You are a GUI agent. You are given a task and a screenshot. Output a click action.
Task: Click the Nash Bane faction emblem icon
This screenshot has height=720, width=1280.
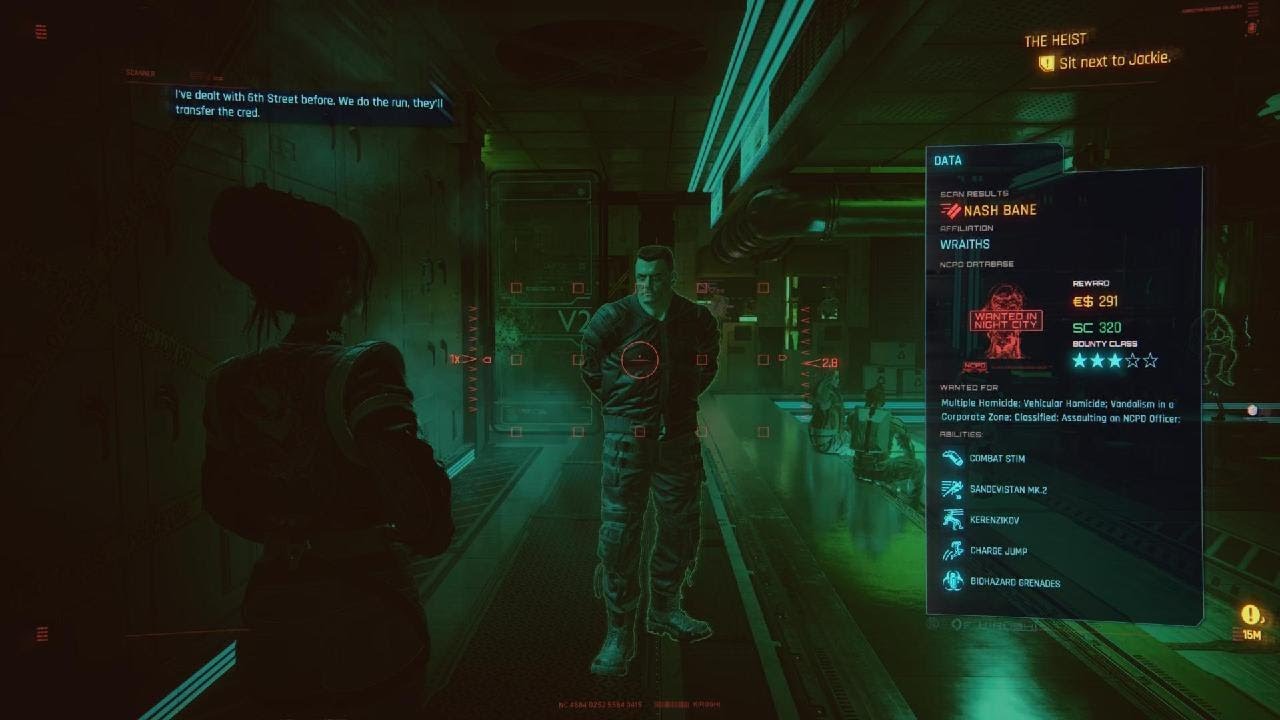(x=951, y=210)
